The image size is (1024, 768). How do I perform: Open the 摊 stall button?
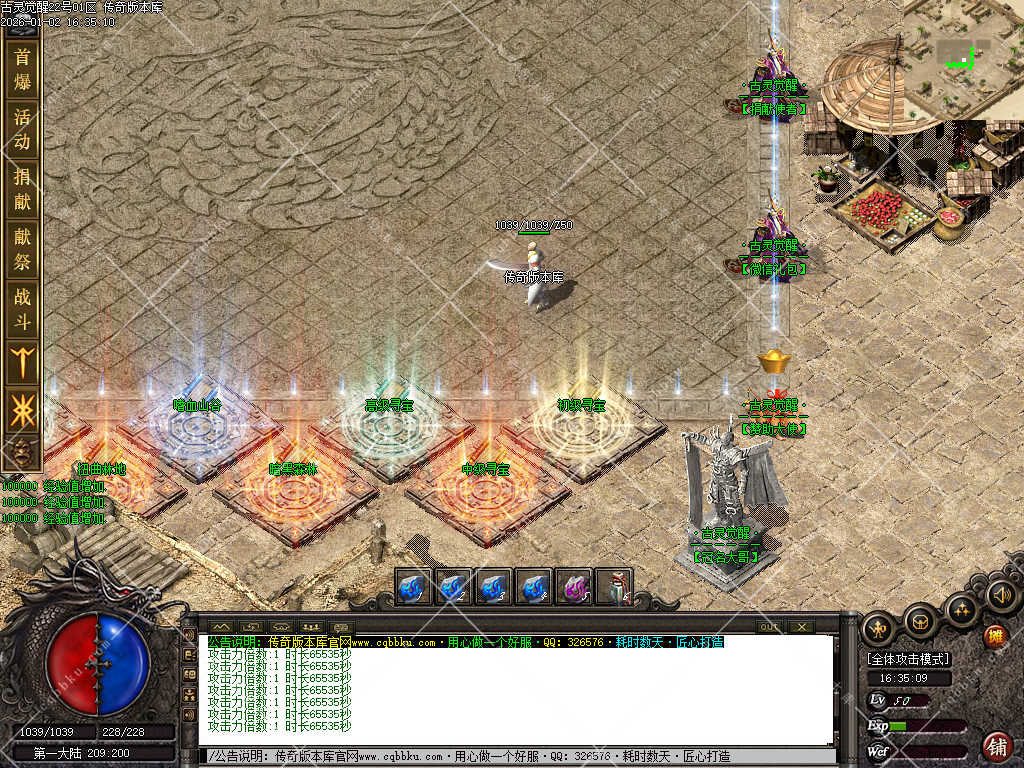[995, 637]
